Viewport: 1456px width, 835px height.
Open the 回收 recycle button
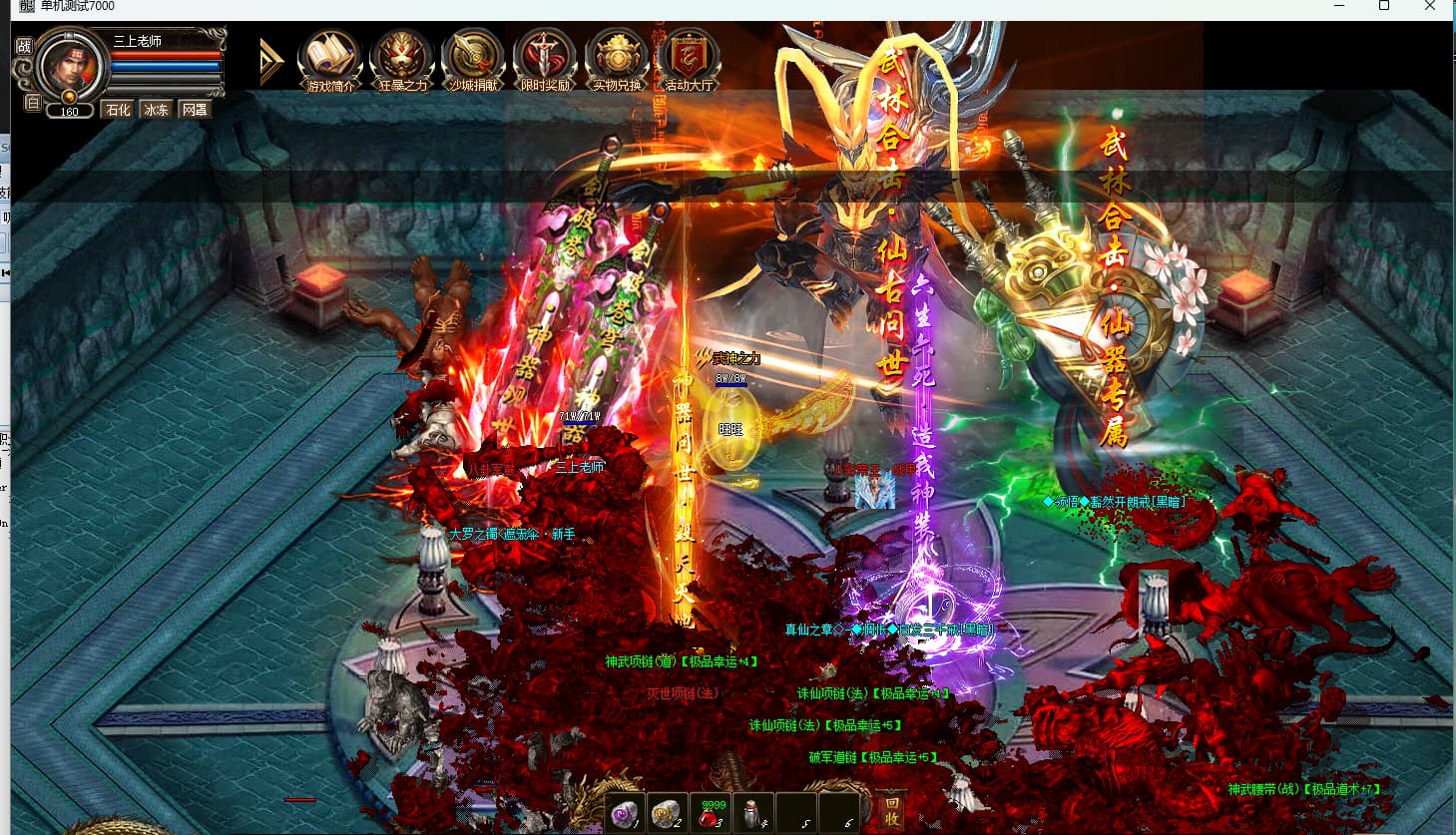pyautogui.click(x=891, y=811)
